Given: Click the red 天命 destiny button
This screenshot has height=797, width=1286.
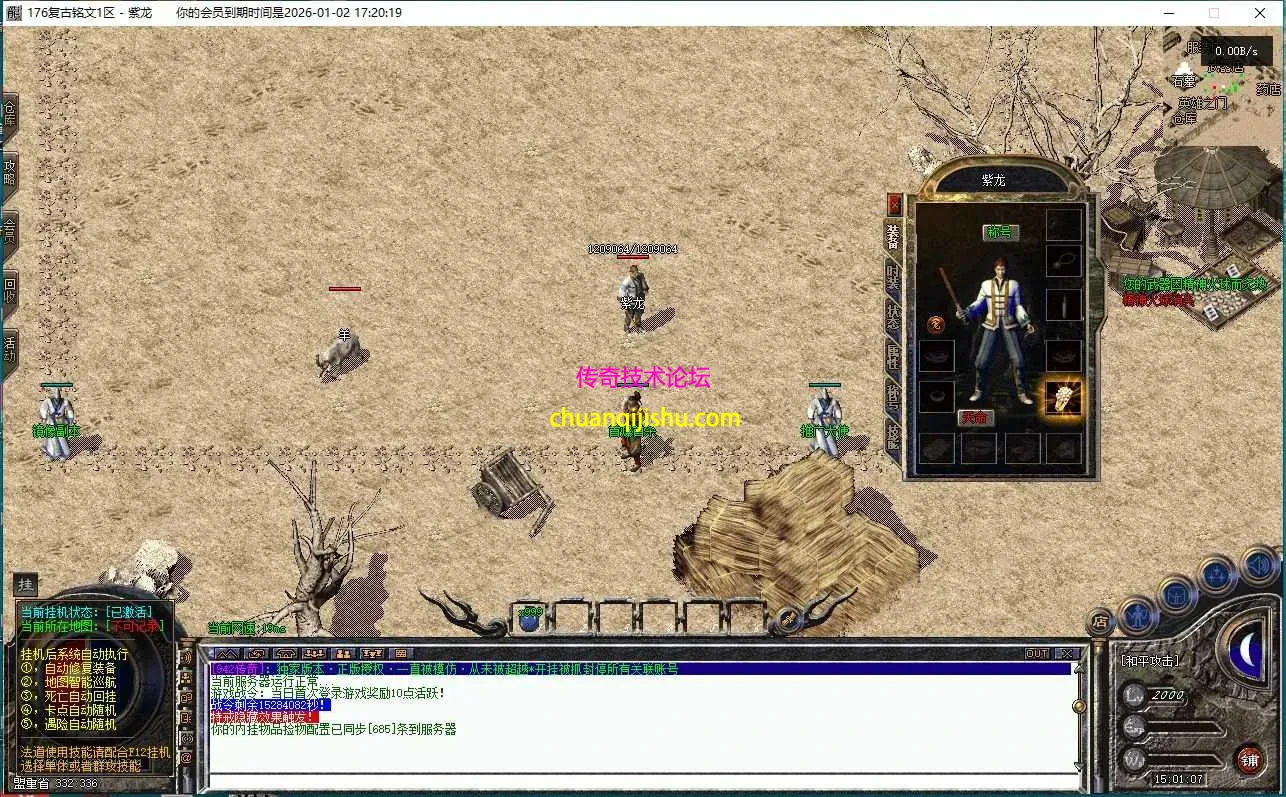Looking at the screenshot, I should click(976, 417).
